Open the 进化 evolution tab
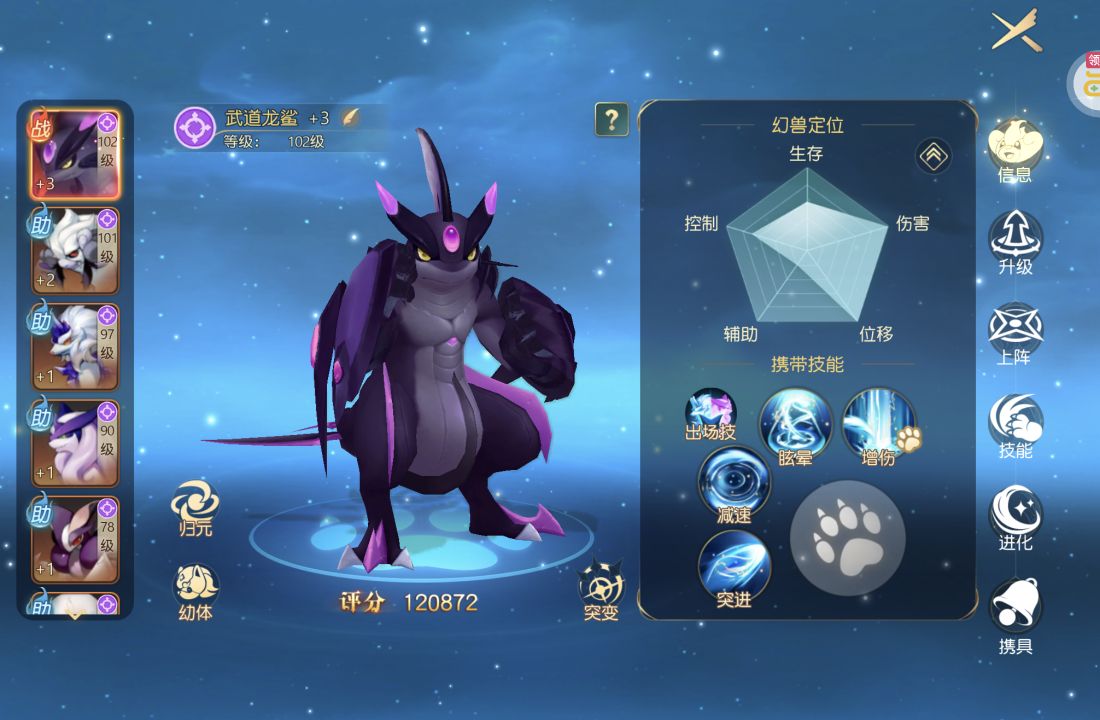Image resolution: width=1100 pixels, height=720 pixels. 1015,518
